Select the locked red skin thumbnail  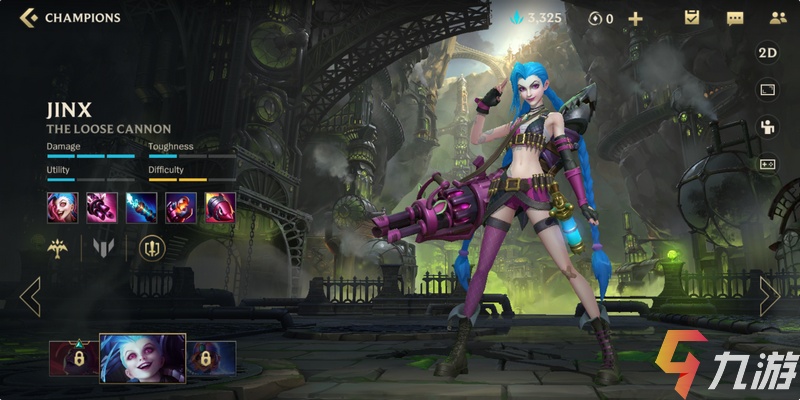coord(73,358)
